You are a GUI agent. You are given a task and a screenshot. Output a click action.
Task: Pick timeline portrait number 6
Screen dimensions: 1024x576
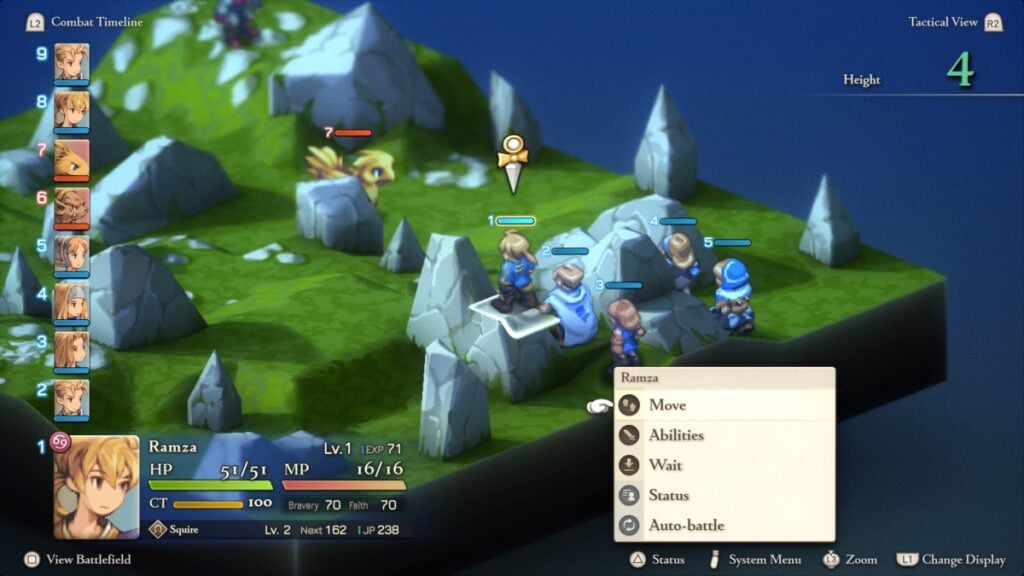[x=71, y=205]
